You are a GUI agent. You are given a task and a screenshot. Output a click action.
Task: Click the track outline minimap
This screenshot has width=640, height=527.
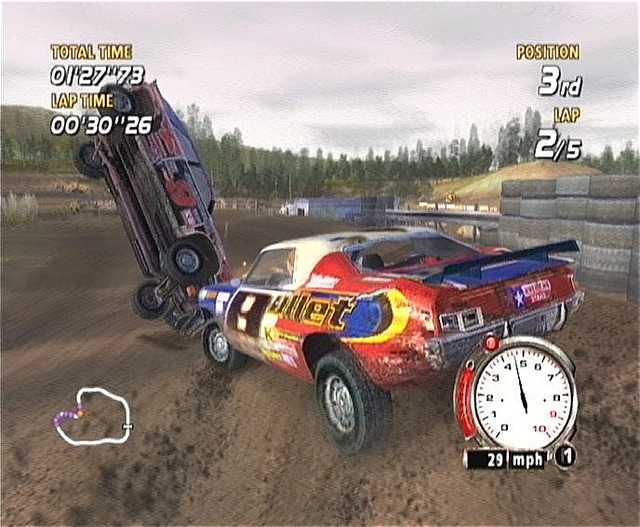point(92,415)
